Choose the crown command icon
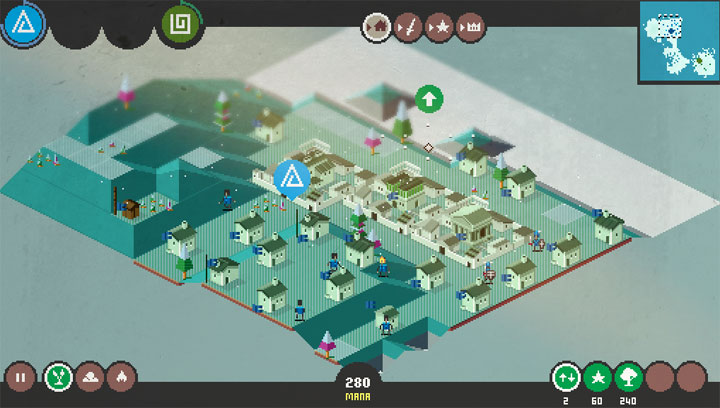Screen dimensions: 720x408 click(x=469, y=25)
